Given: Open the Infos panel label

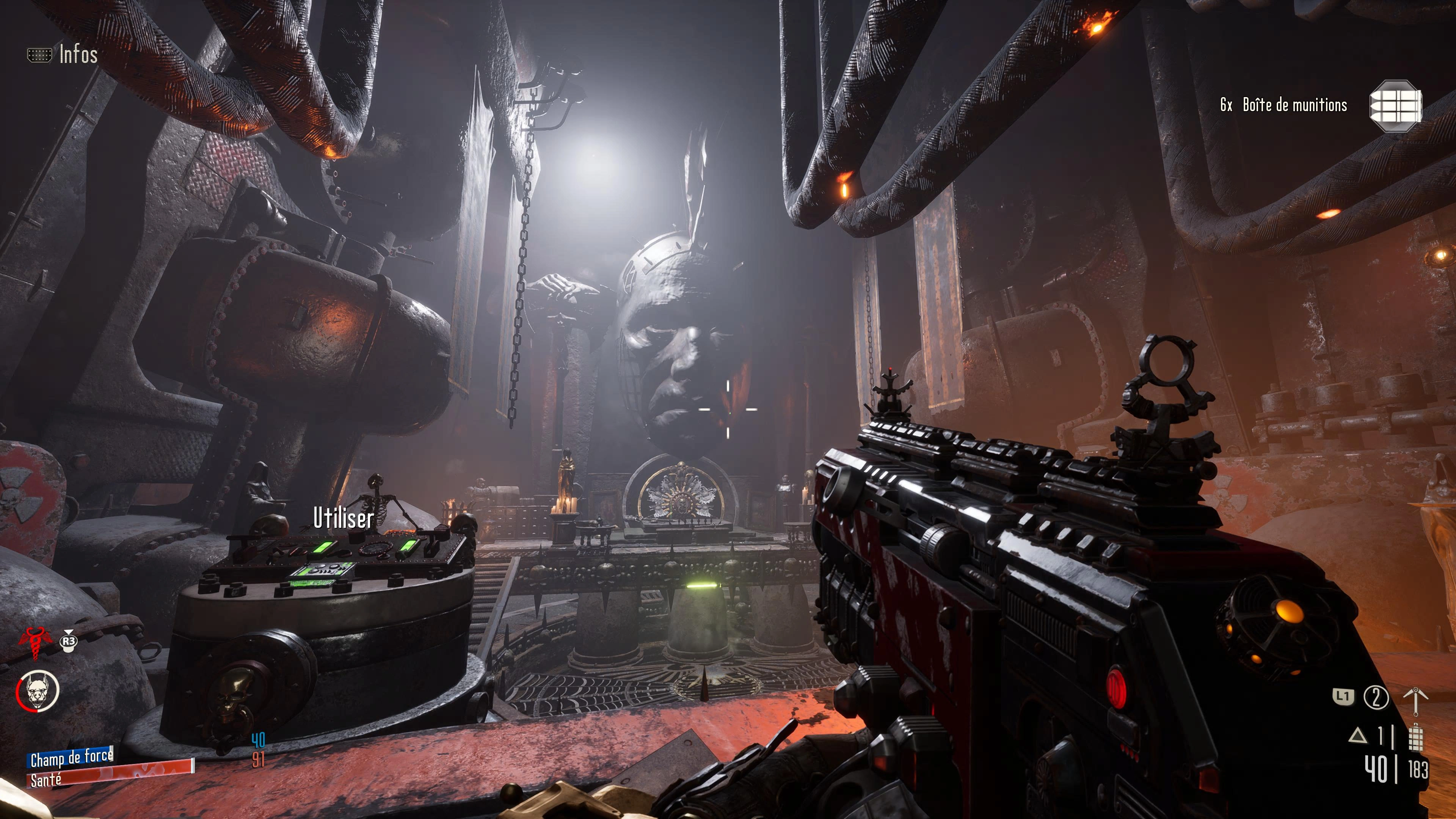Looking at the screenshot, I should (78, 55).
